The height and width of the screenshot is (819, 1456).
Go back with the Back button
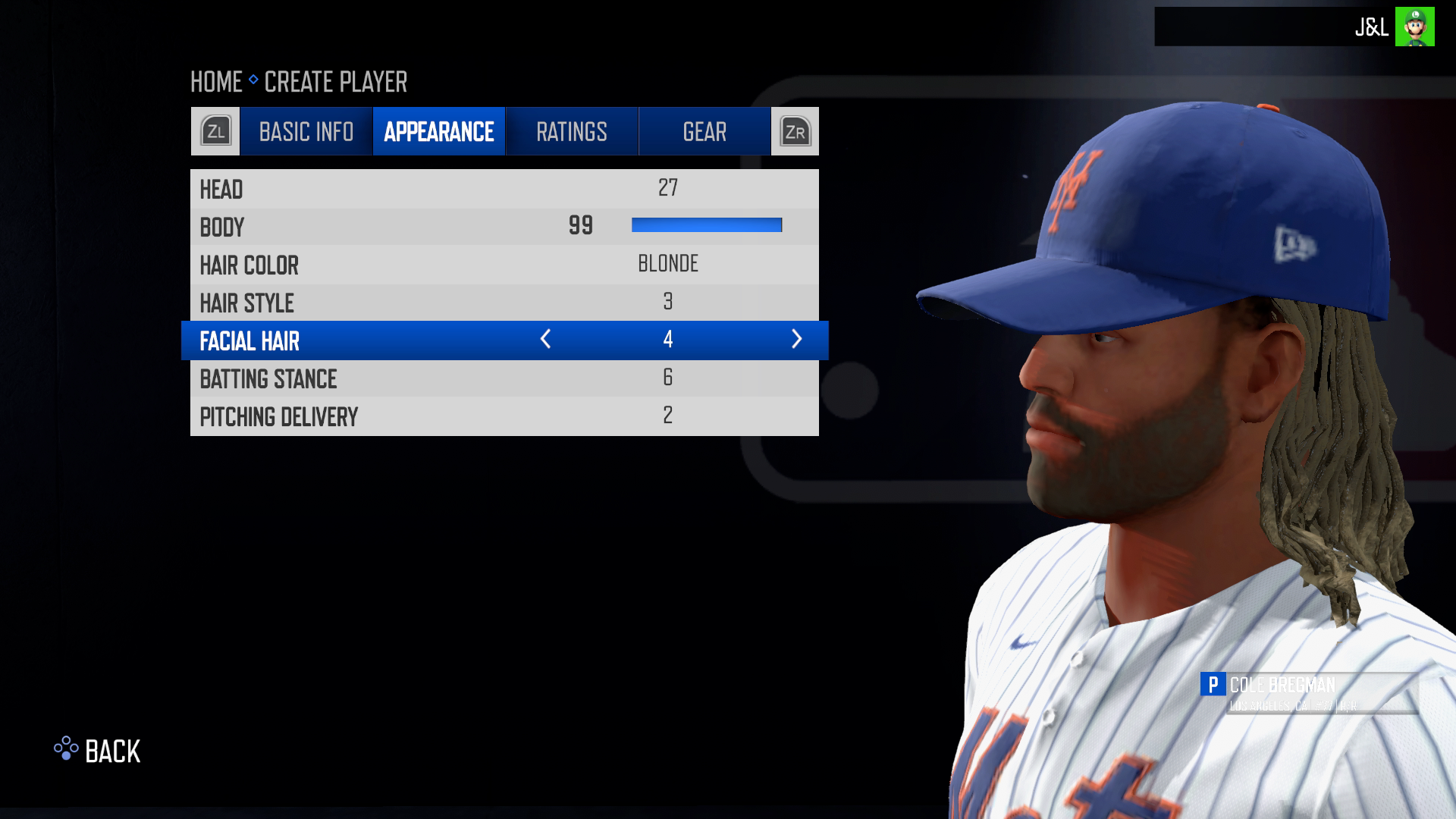[x=98, y=751]
